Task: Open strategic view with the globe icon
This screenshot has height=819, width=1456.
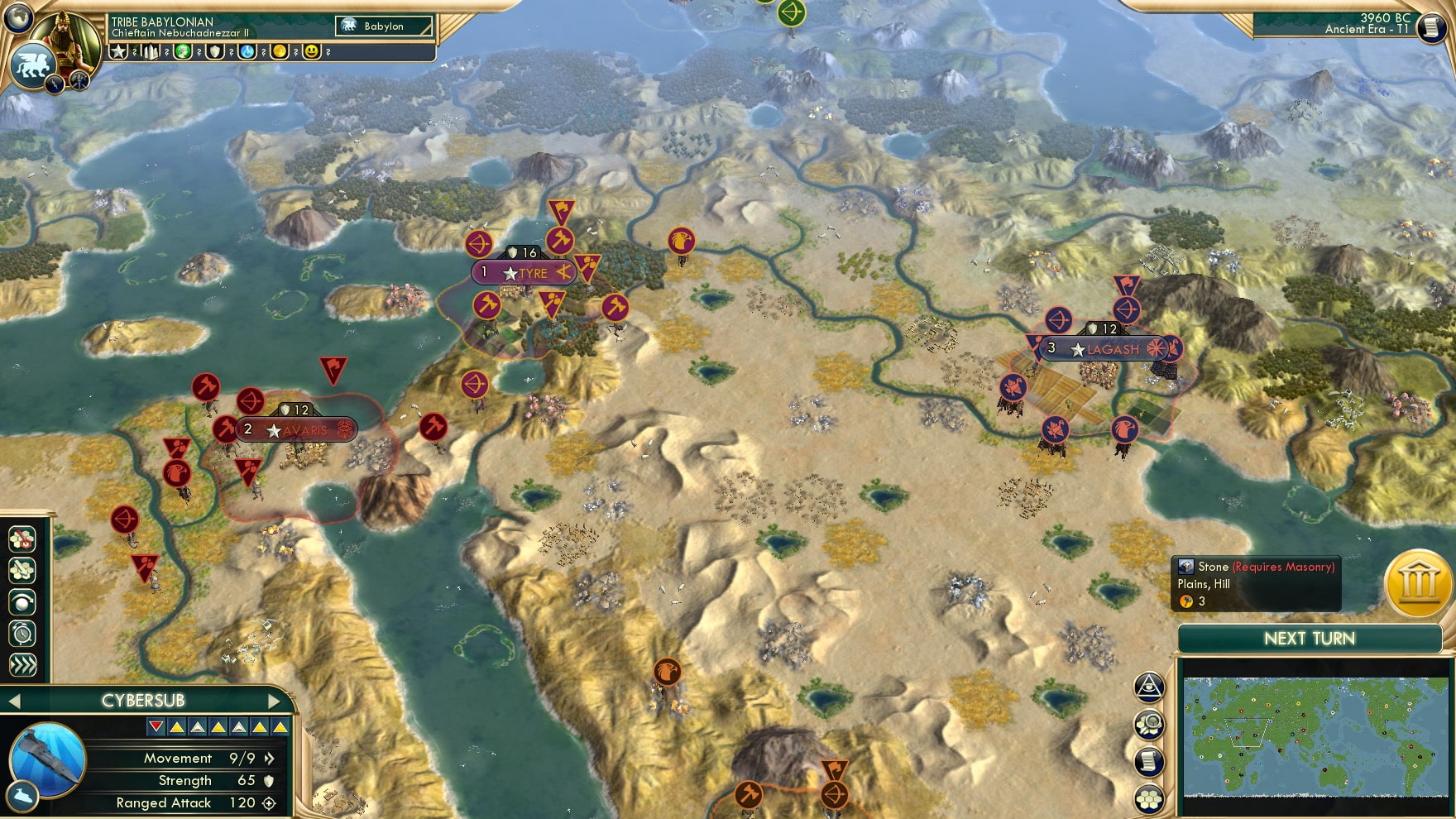Action: (x=22, y=602)
